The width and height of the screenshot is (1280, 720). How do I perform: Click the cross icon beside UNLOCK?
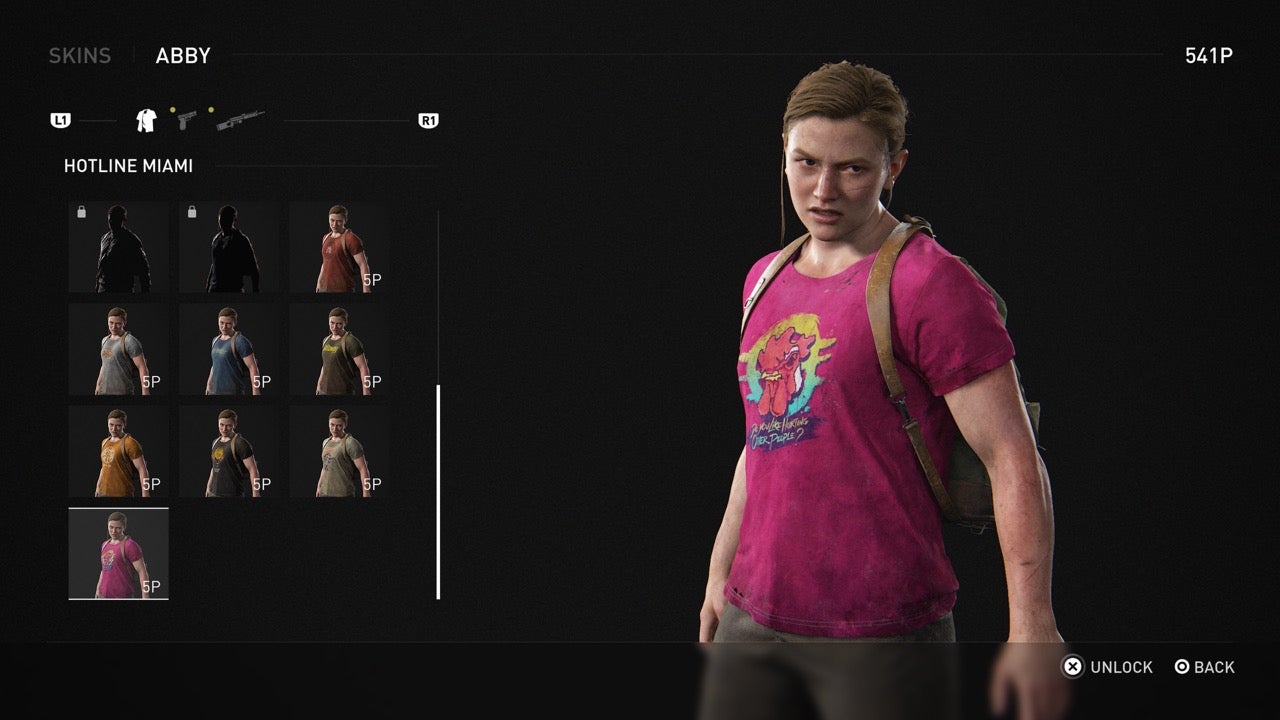[x=1075, y=667]
